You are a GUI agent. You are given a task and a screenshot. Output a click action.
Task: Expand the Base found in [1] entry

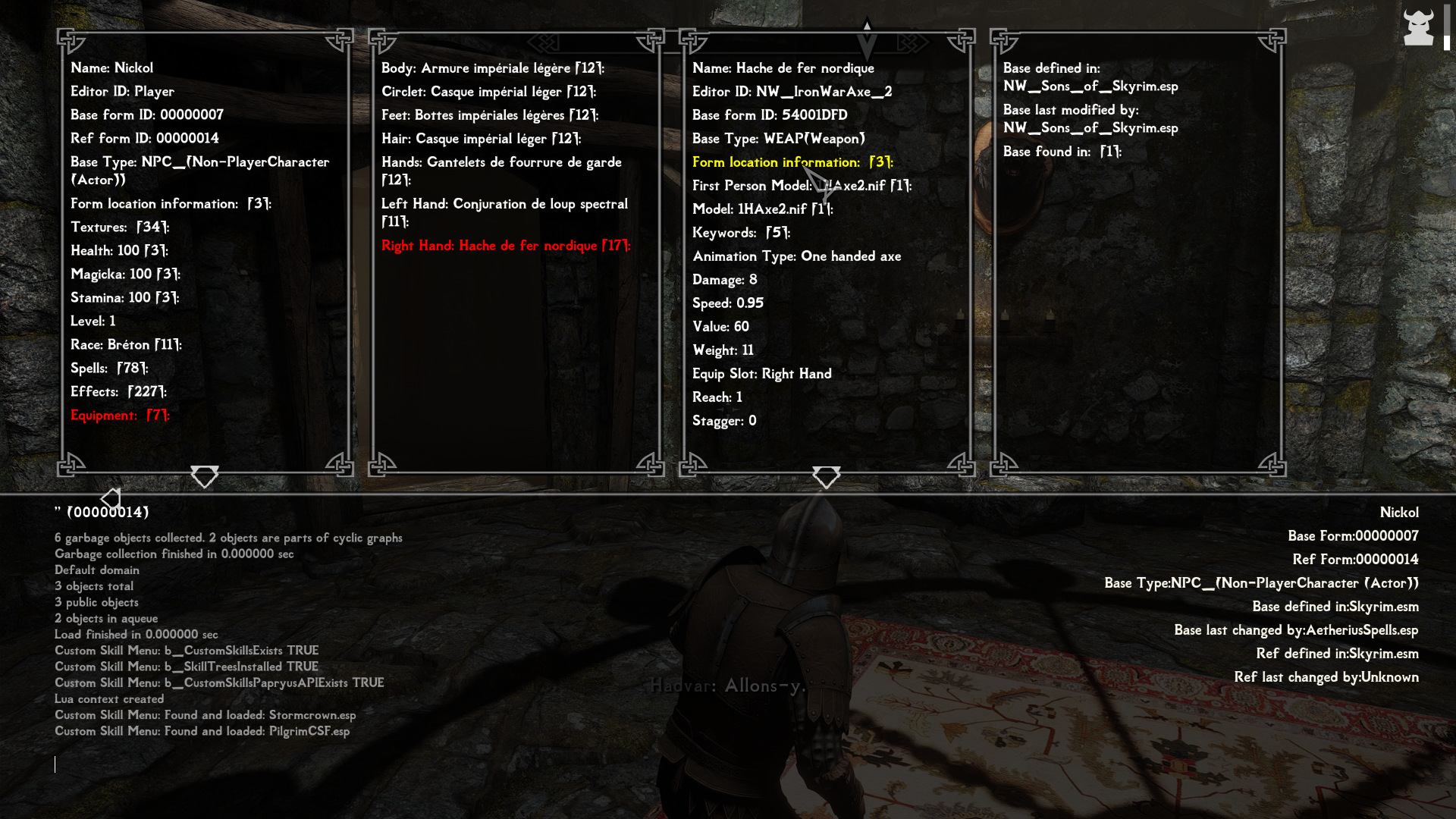click(x=1062, y=152)
